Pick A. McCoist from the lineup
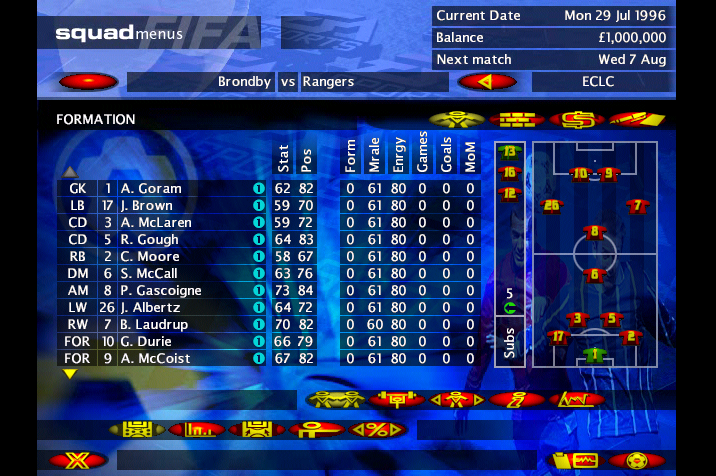 click(x=155, y=358)
